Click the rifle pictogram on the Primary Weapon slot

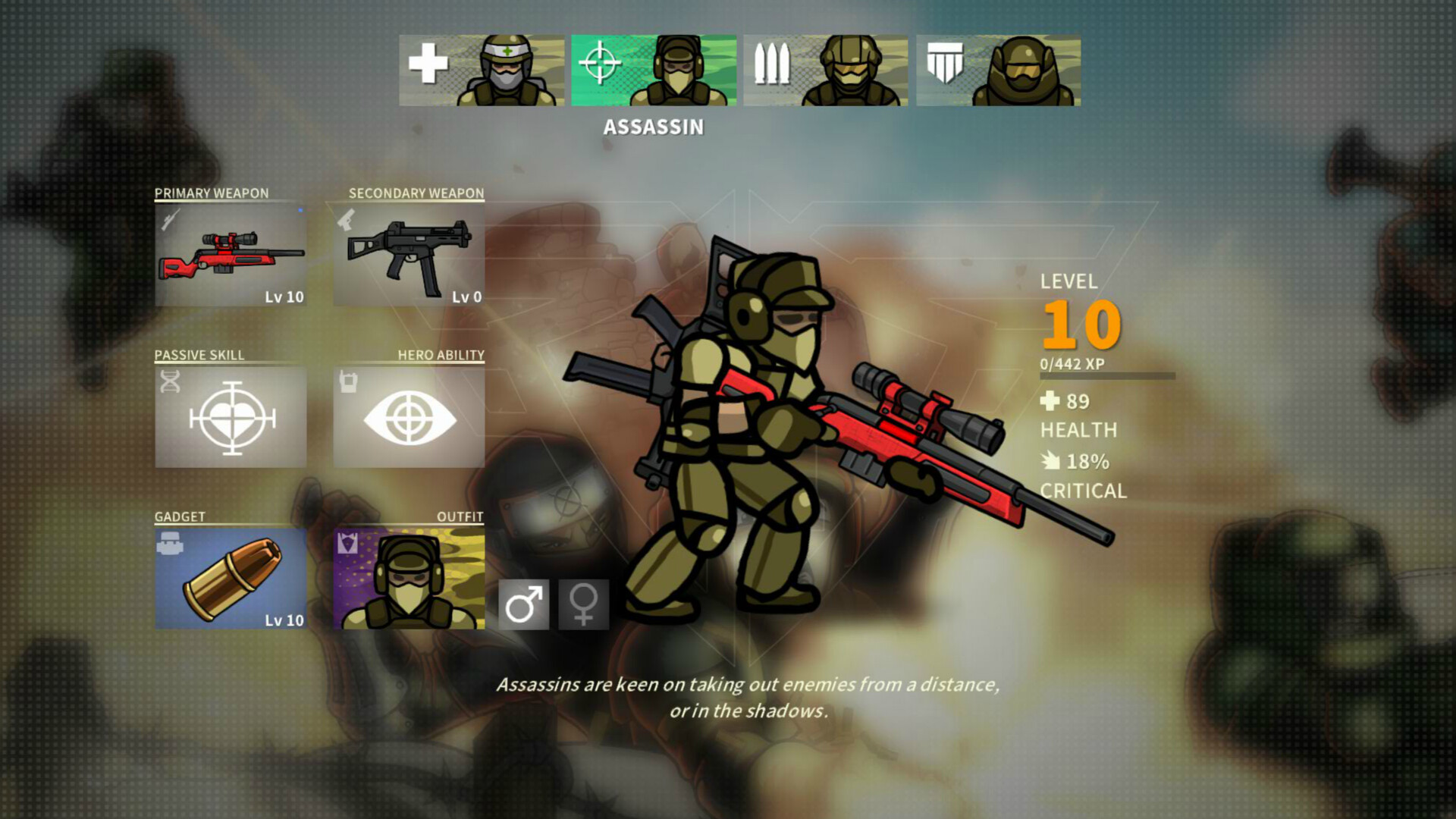[x=171, y=220]
